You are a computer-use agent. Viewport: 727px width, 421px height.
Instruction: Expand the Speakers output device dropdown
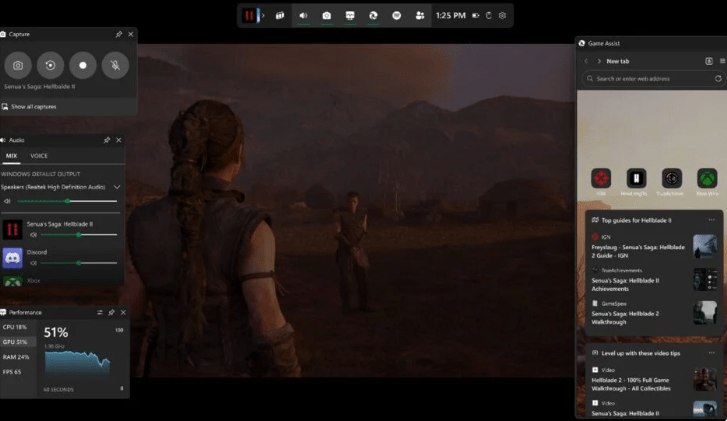(117, 187)
